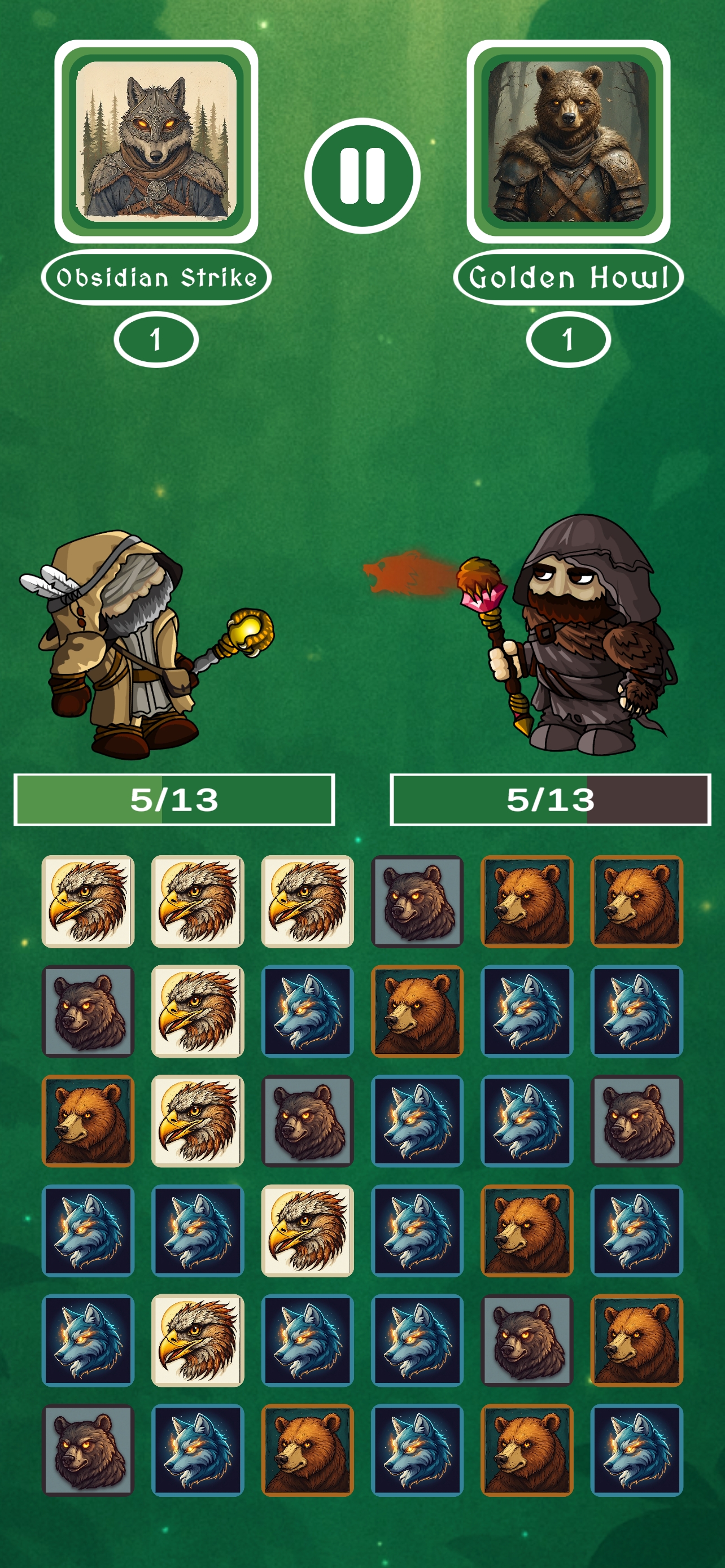This screenshot has width=725, height=1568.
Task: Select the brown bear tile in the second row
Action: [417, 1011]
